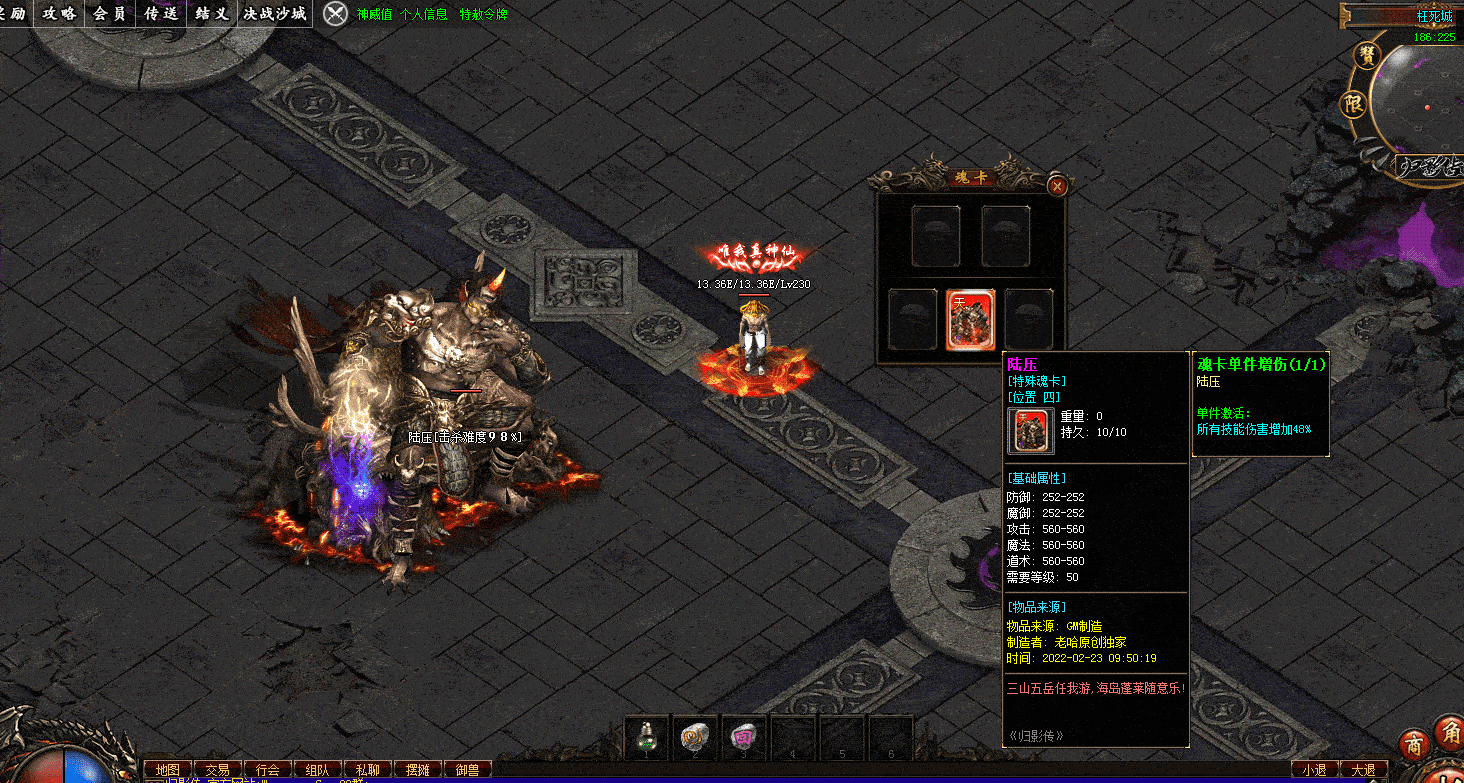Use the potion in hotbar slot 1
Image resolution: width=1464 pixels, height=783 pixels.
coord(647,738)
